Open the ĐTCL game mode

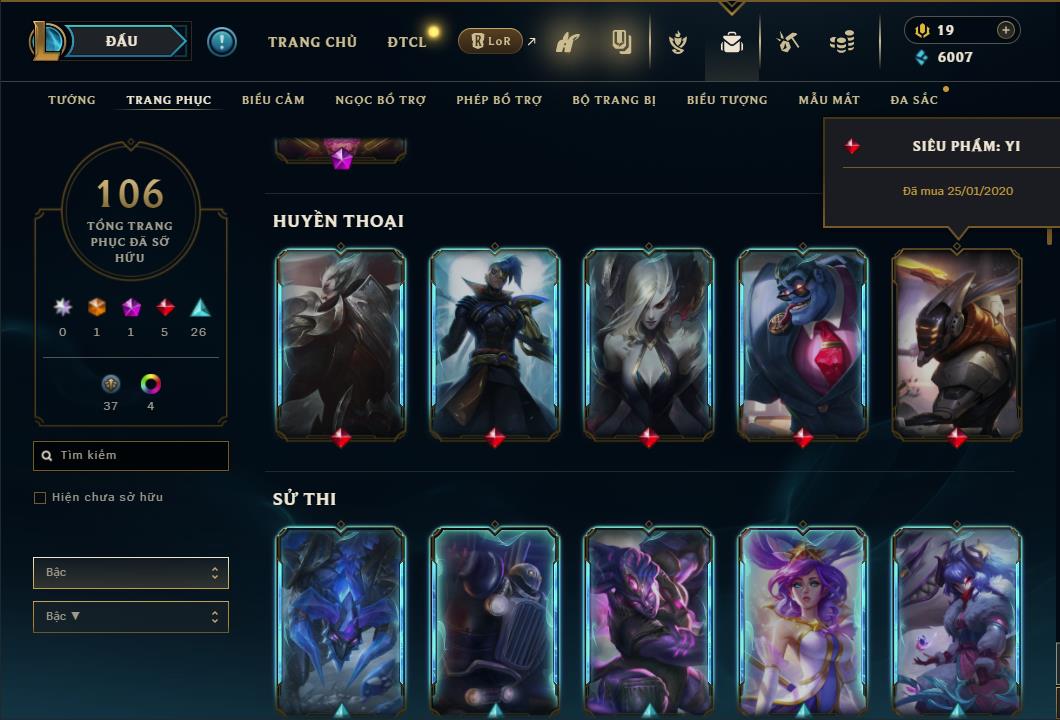(406, 42)
